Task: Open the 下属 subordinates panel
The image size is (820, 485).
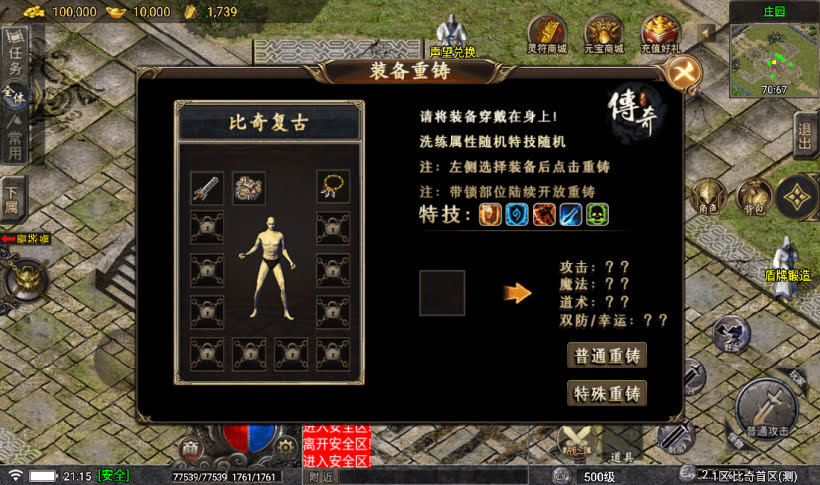Action: [x=13, y=202]
